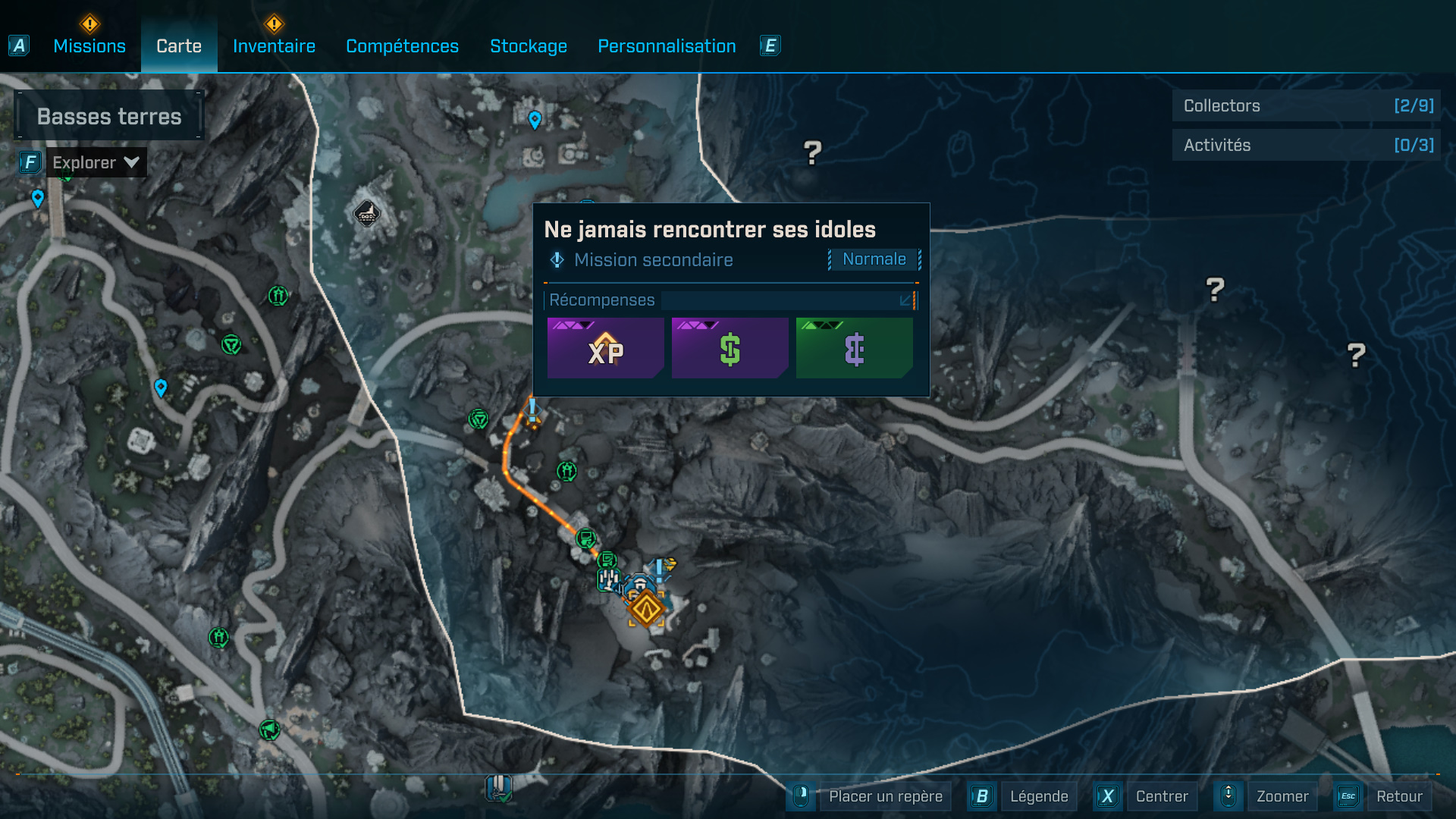Open the Personnalisation tab

[x=667, y=46]
